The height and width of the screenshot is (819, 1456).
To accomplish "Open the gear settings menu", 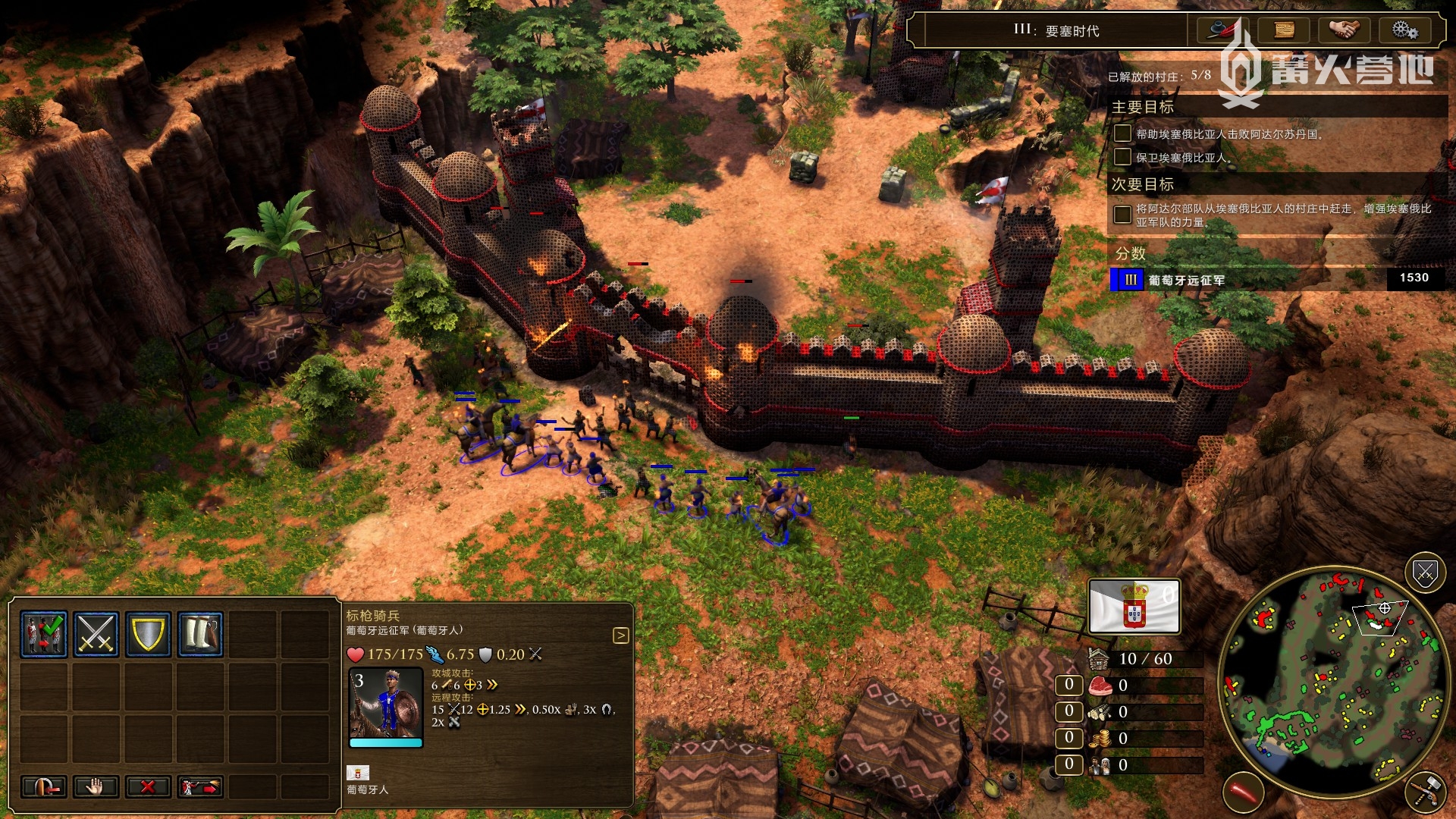I will (x=1404, y=30).
